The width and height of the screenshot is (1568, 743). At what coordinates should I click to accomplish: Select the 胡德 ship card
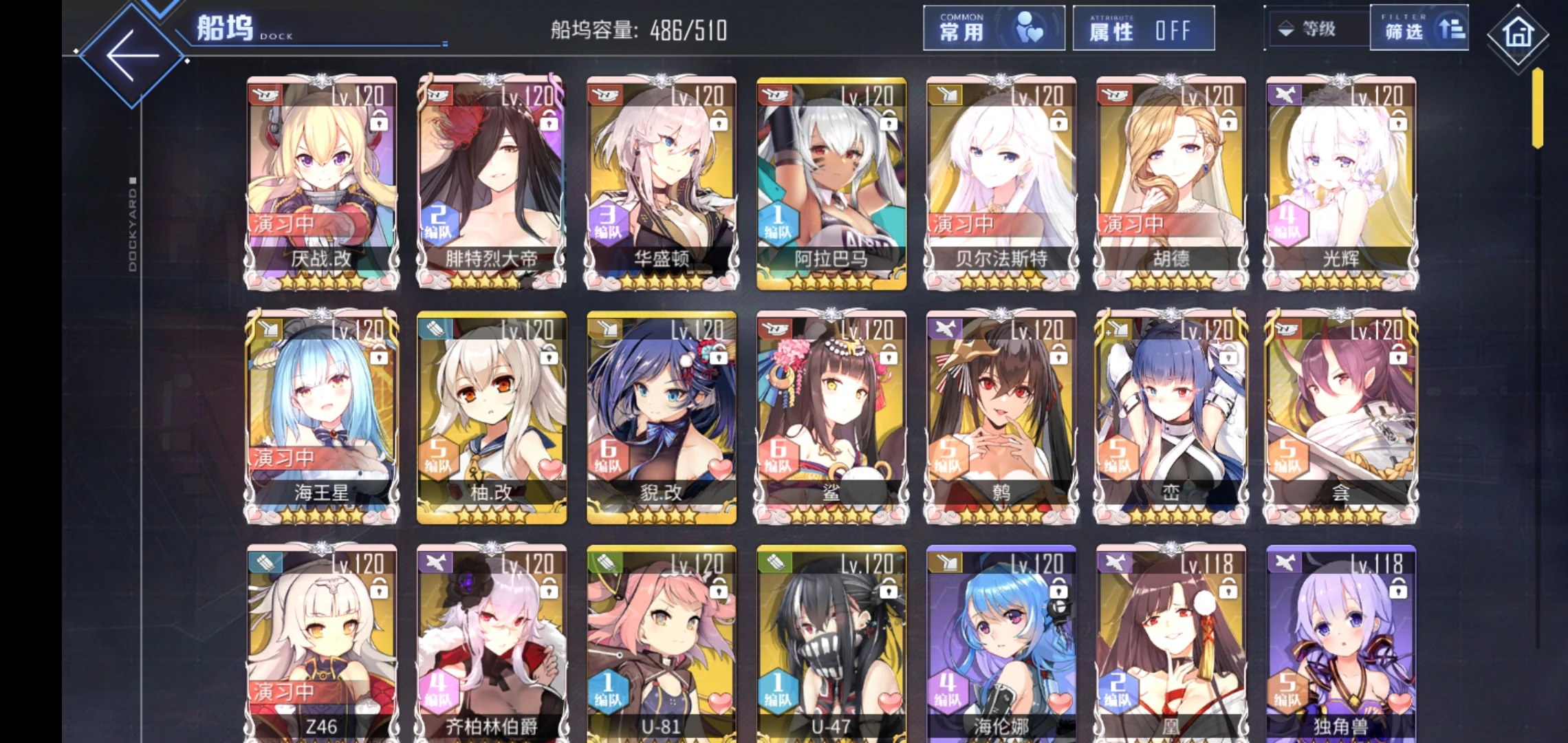(x=1170, y=182)
